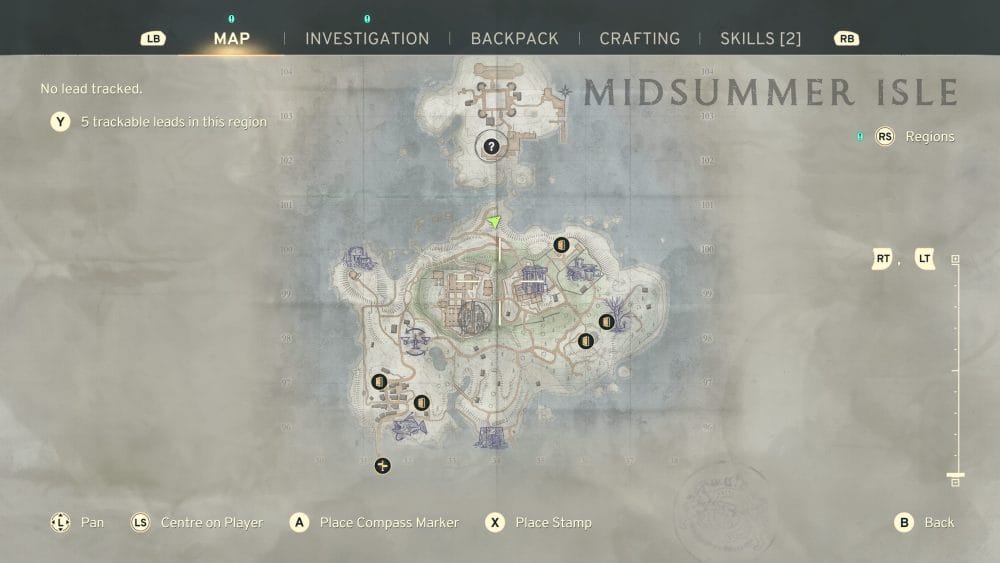This screenshot has height=563, width=1000.
Task: Select the cross-shaped marker below the island
Action: click(382, 465)
